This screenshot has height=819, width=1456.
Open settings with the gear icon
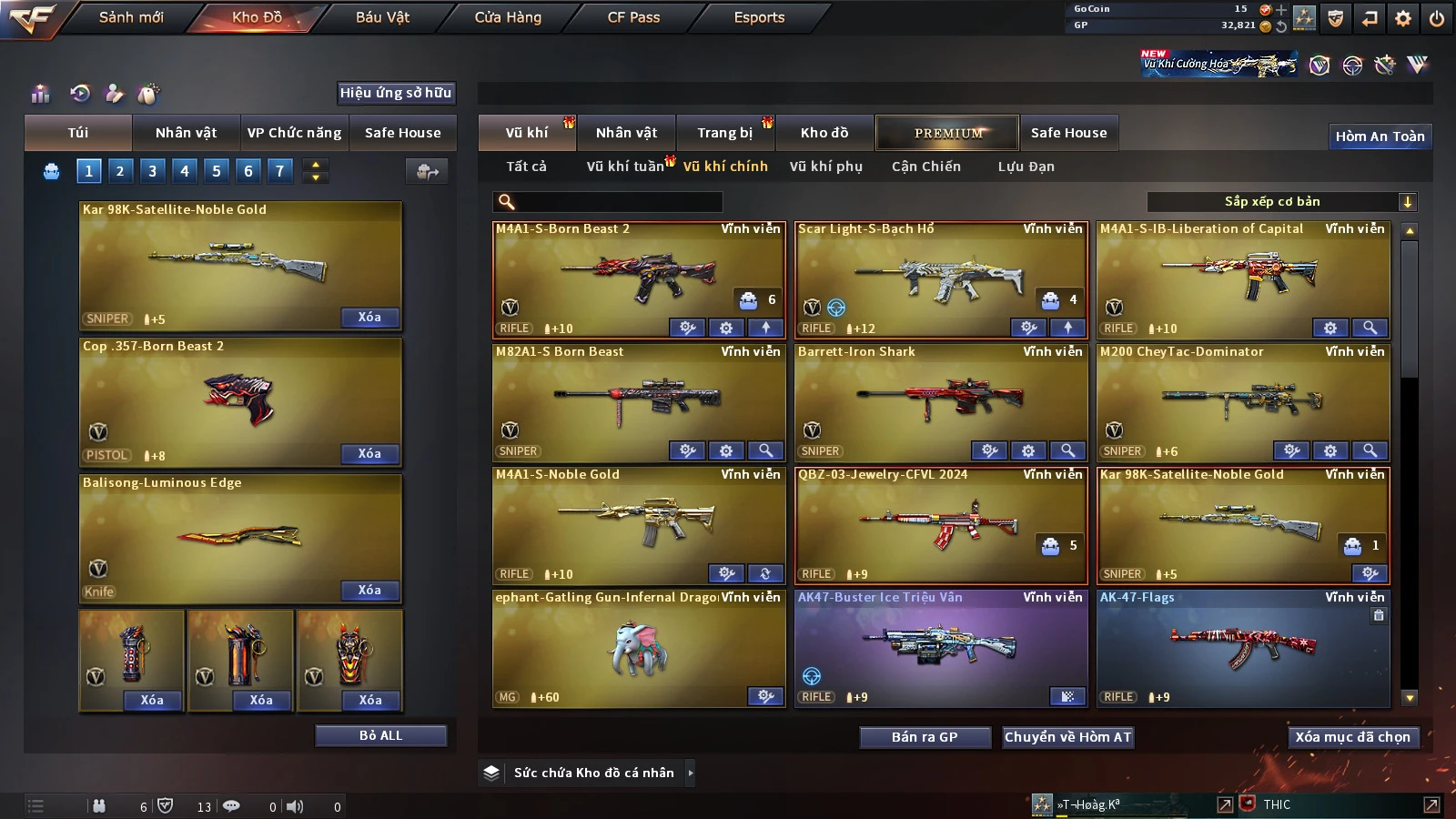(1403, 17)
